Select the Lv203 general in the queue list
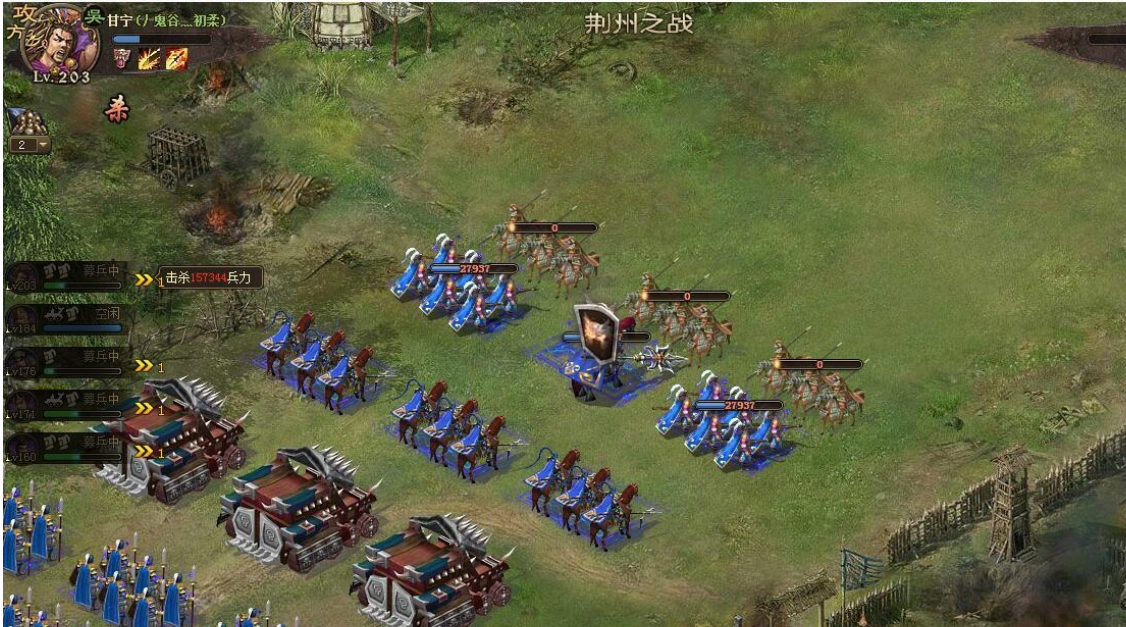 (66, 276)
